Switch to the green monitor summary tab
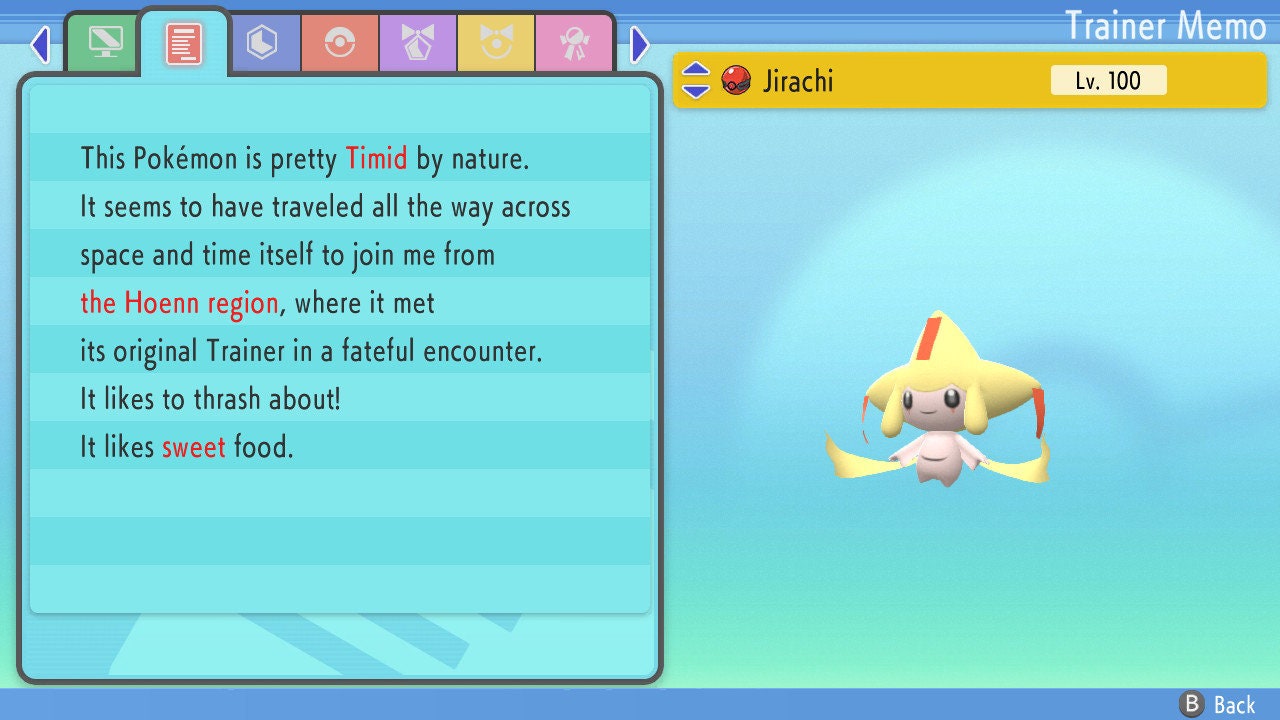The image size is (1280, 720). point(105,42)
